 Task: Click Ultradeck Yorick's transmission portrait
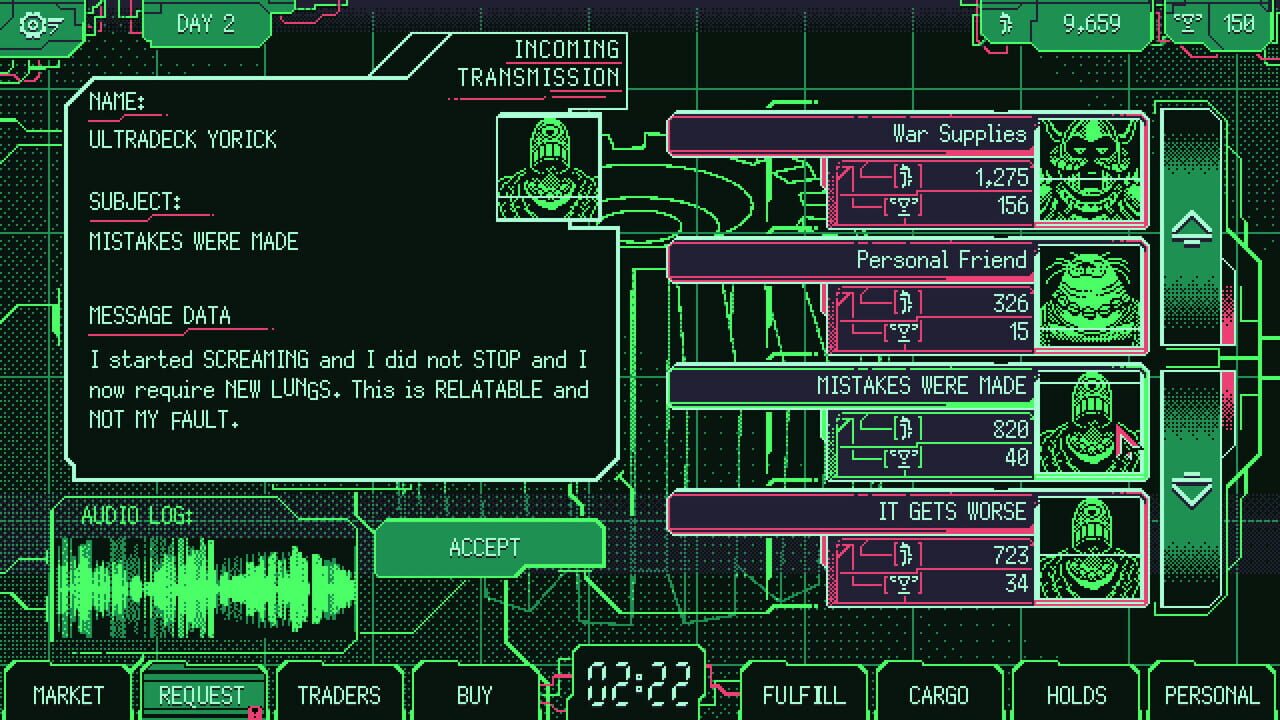[x=548, y=166]
